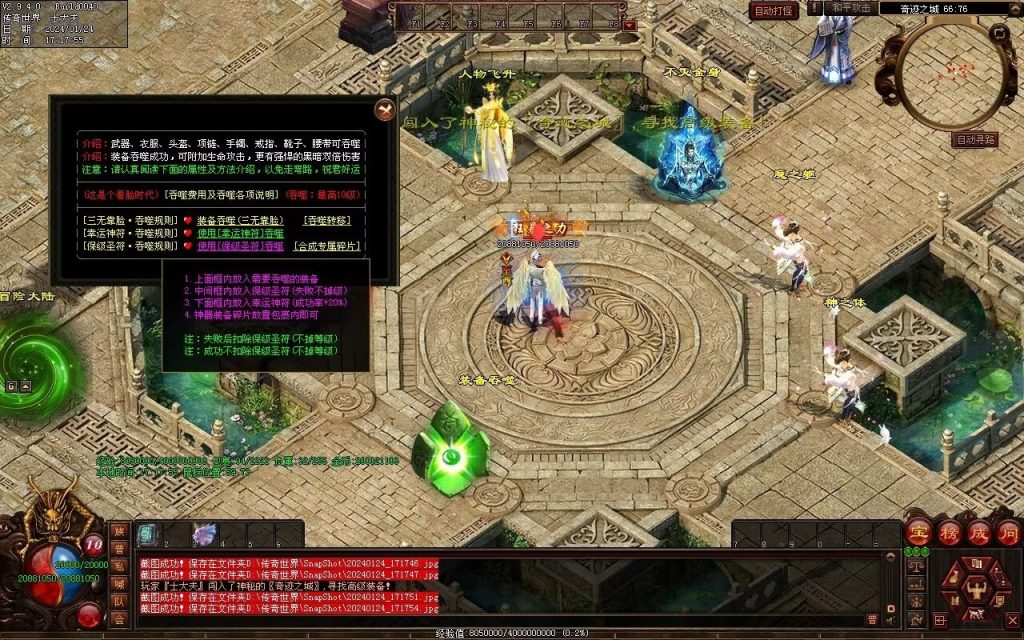
Task: Toggle the 自动打怪 auto-fight button
Action: (774, 10)
